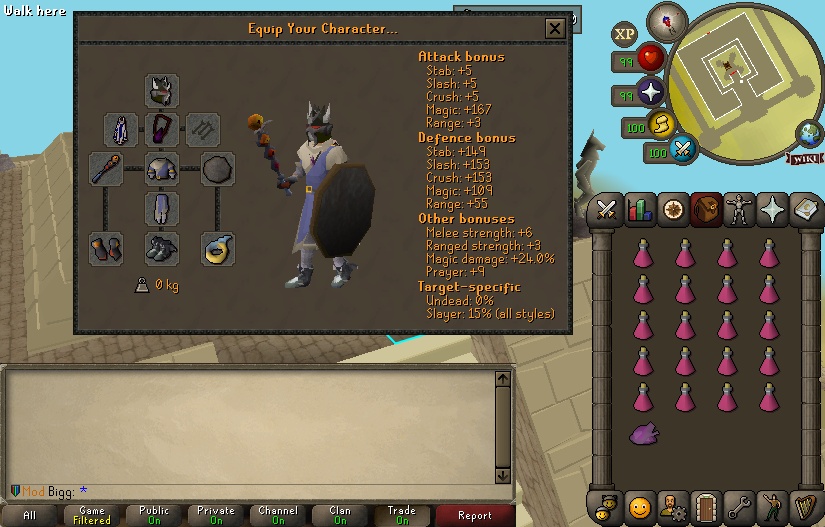Open the world map globe
The width and height of the screenshot is (825, 527).
click(809, 133)
